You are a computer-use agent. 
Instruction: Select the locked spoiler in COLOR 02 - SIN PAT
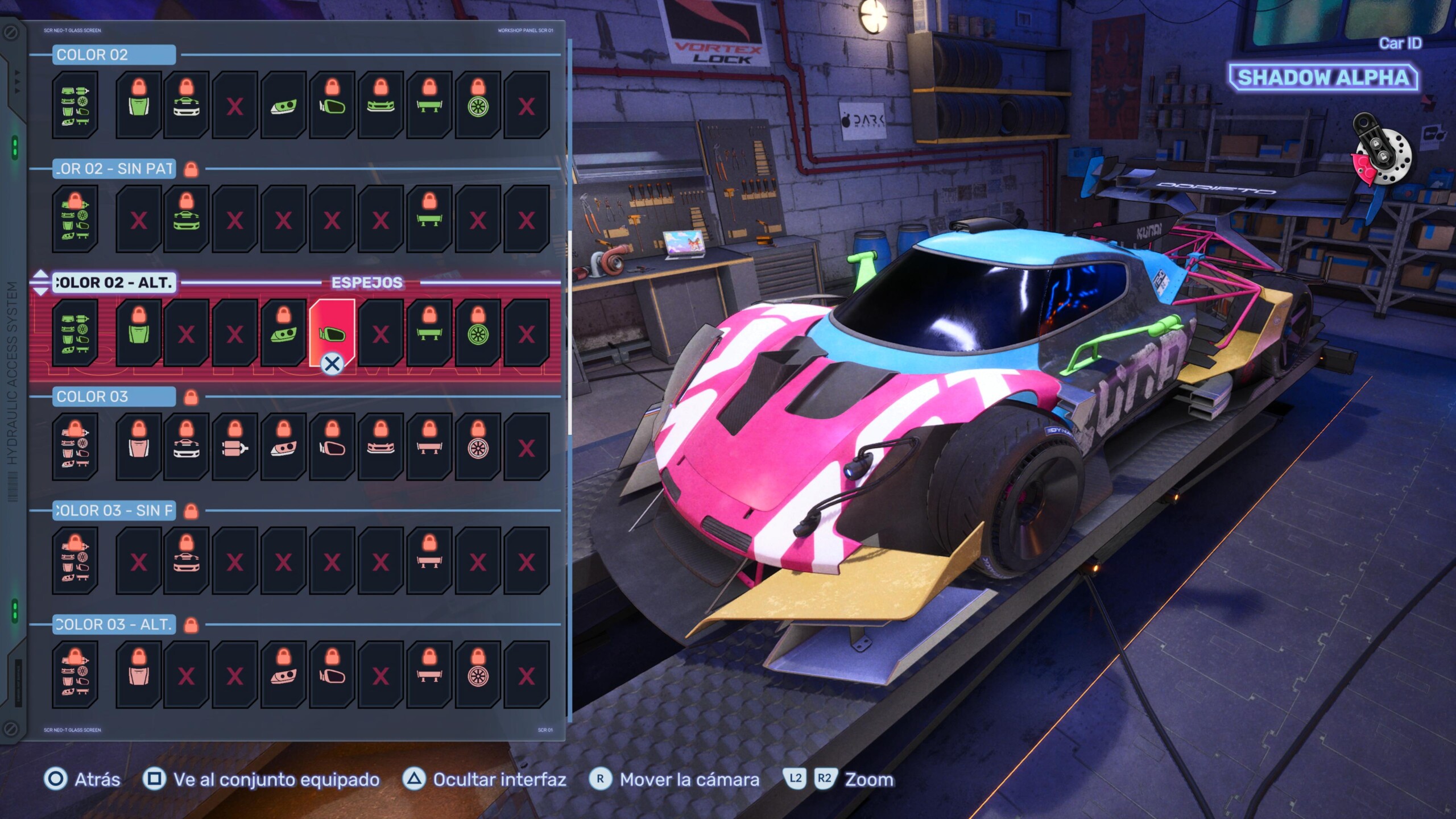[429, 219]
